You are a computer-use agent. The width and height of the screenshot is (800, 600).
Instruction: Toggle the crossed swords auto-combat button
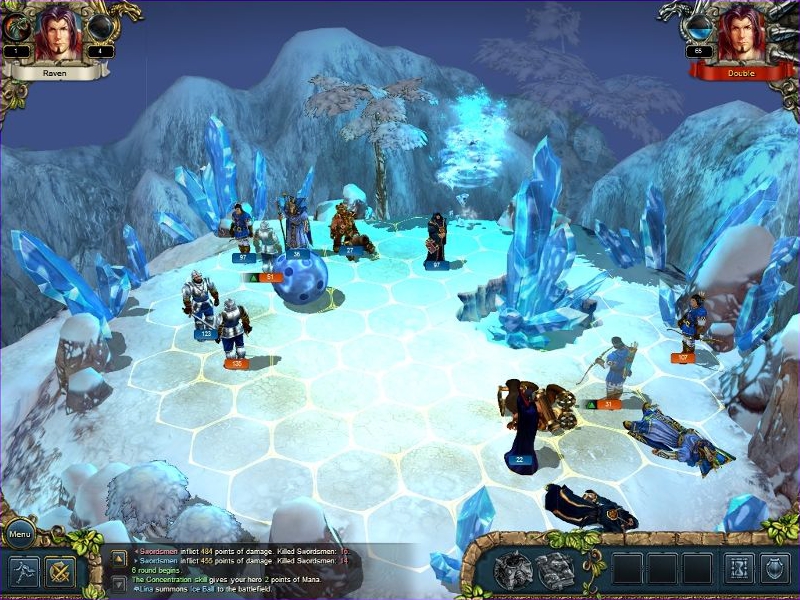[60, 571]
